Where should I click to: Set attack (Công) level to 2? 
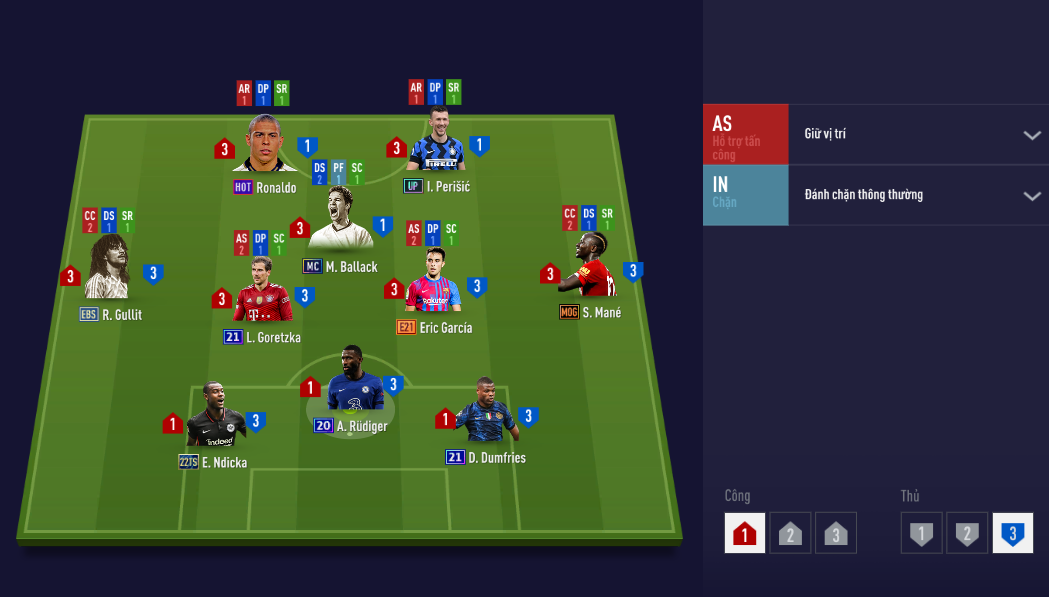click(x=790, y=533)
